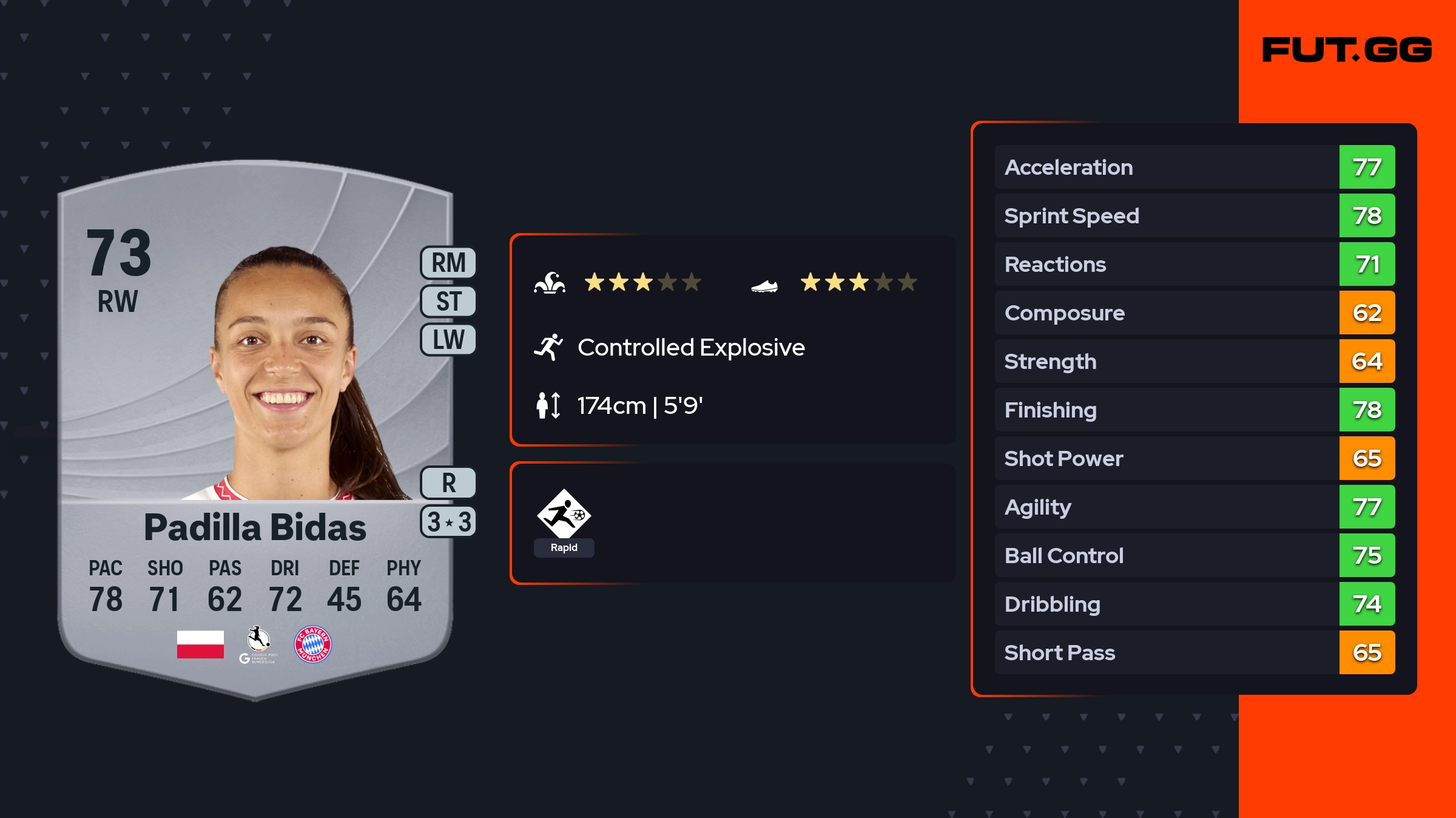This screenshot has width=1456, height=818.
Task: Select the Finishing stat row
Action: [x=1195, y=410]
